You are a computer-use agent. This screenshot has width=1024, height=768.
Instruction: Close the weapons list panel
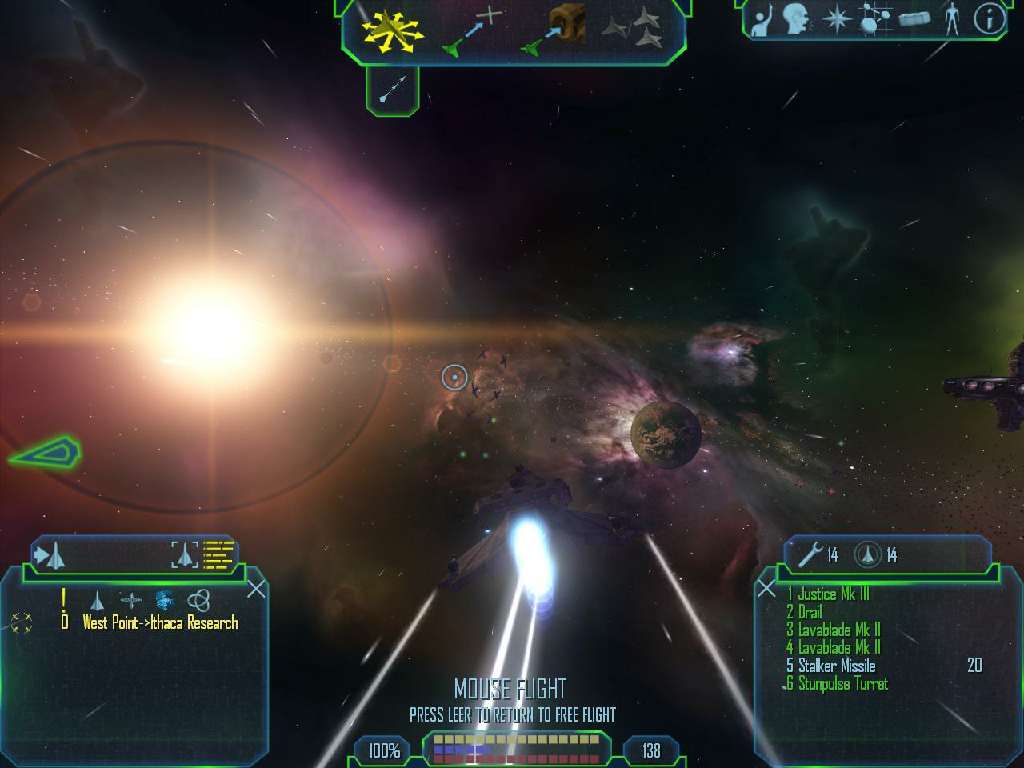click(x=767, y=588)
